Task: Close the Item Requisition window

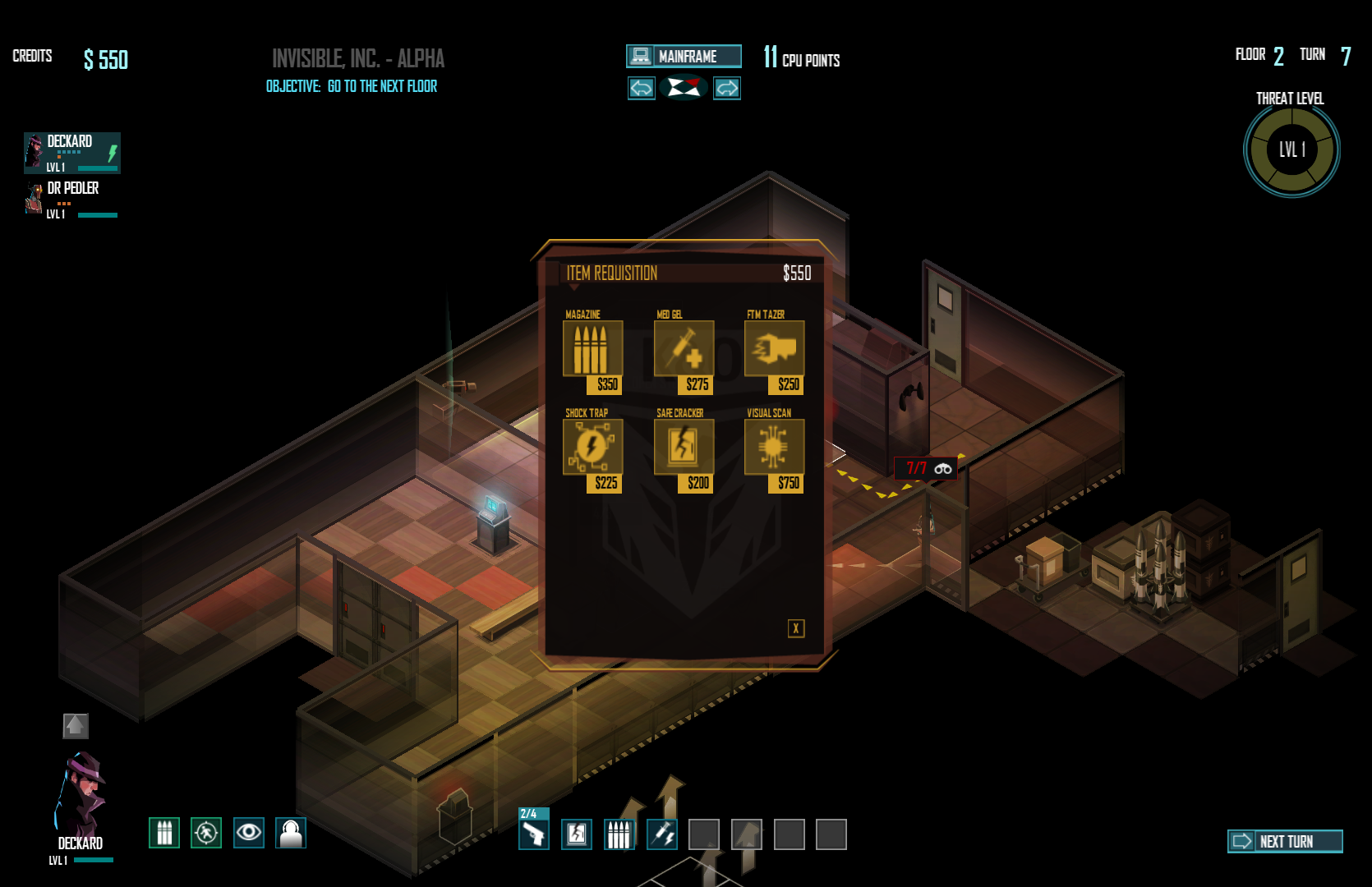Action: point(795,628)
